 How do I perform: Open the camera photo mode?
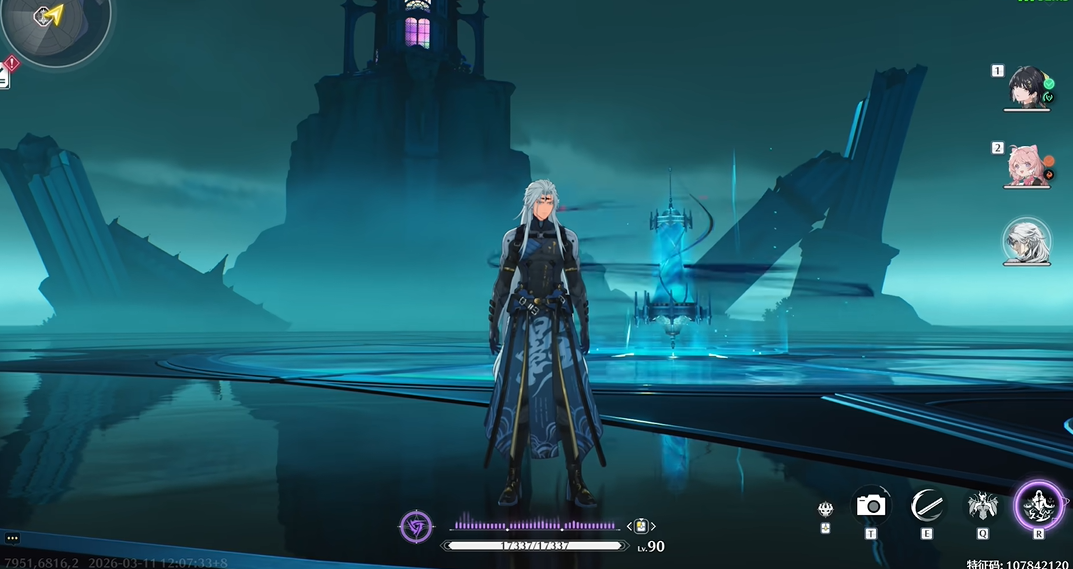tap(871, 506)
